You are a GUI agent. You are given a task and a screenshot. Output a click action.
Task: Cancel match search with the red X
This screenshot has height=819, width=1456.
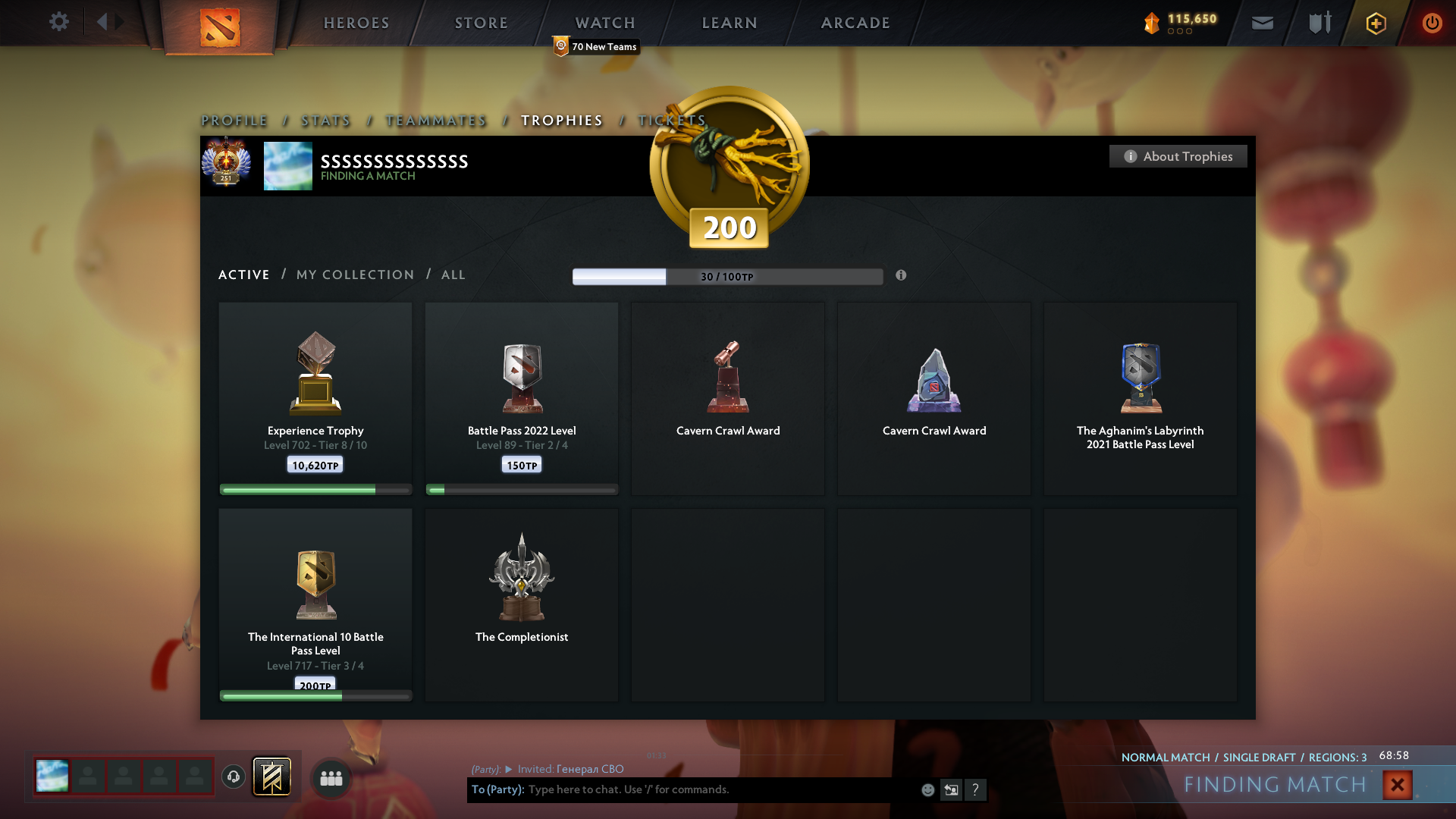[x=1396, y=785]
